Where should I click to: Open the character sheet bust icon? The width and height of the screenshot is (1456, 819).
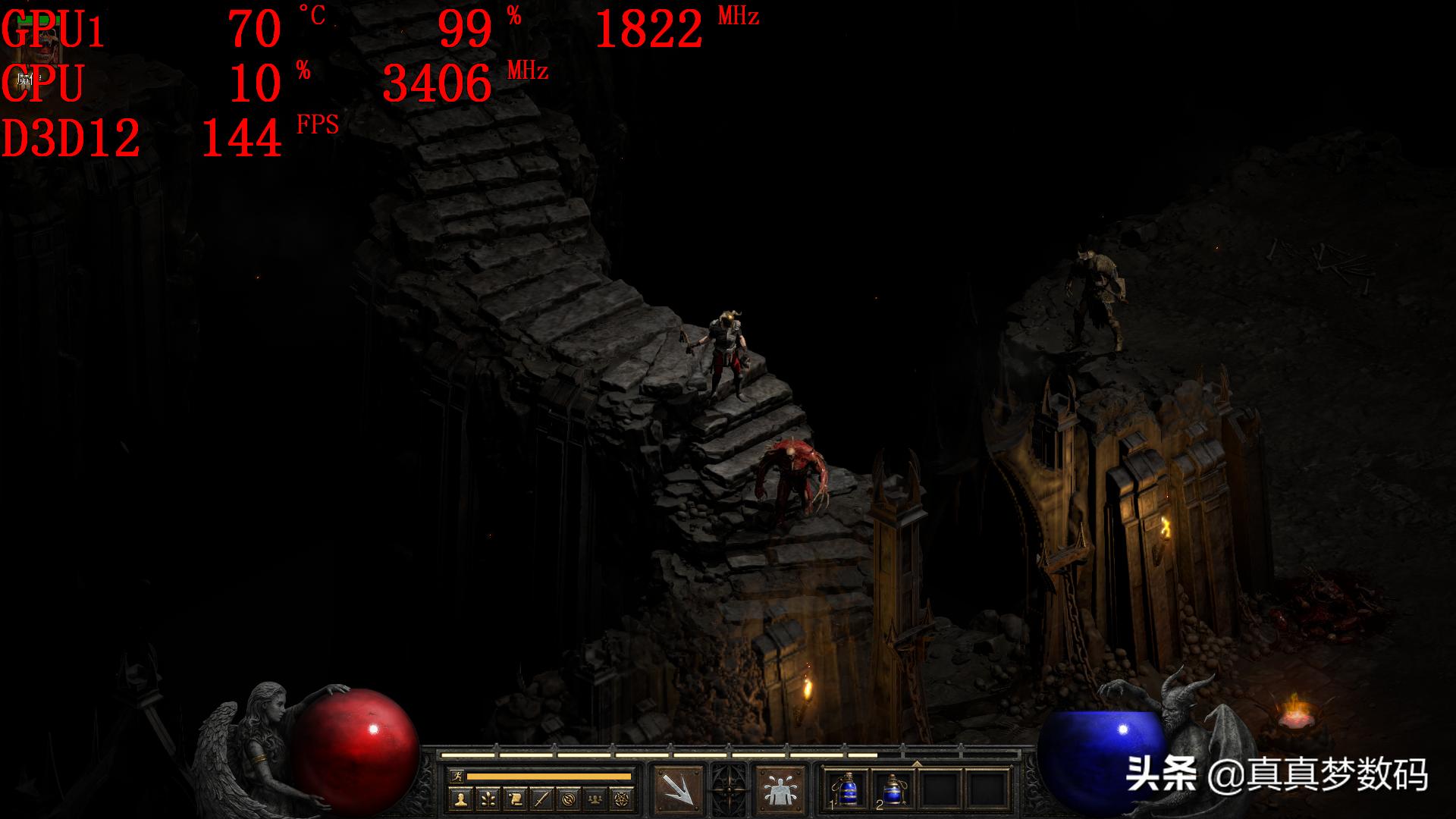tap(460, 798)
